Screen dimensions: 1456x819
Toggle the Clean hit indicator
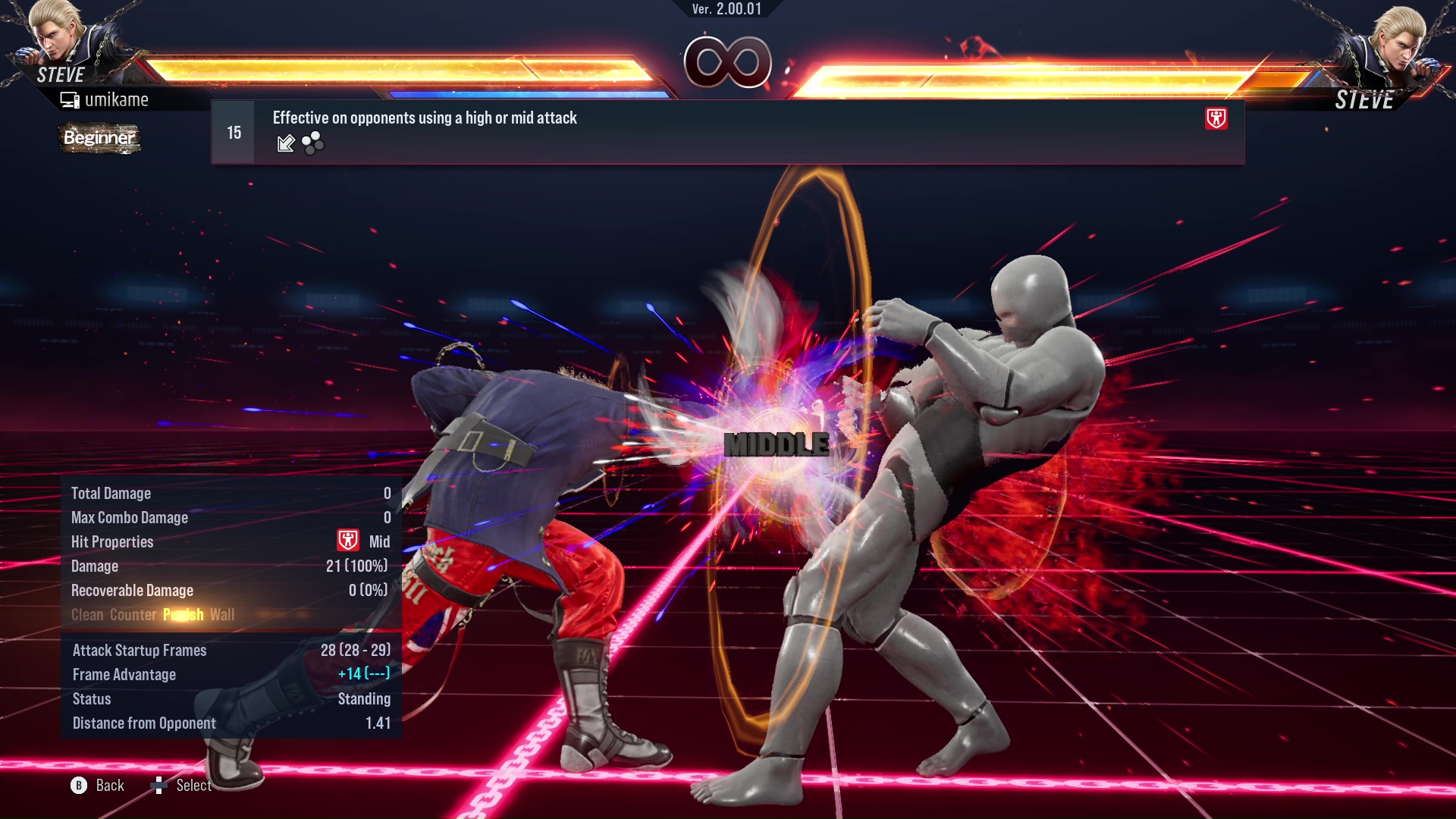(86, 615)
